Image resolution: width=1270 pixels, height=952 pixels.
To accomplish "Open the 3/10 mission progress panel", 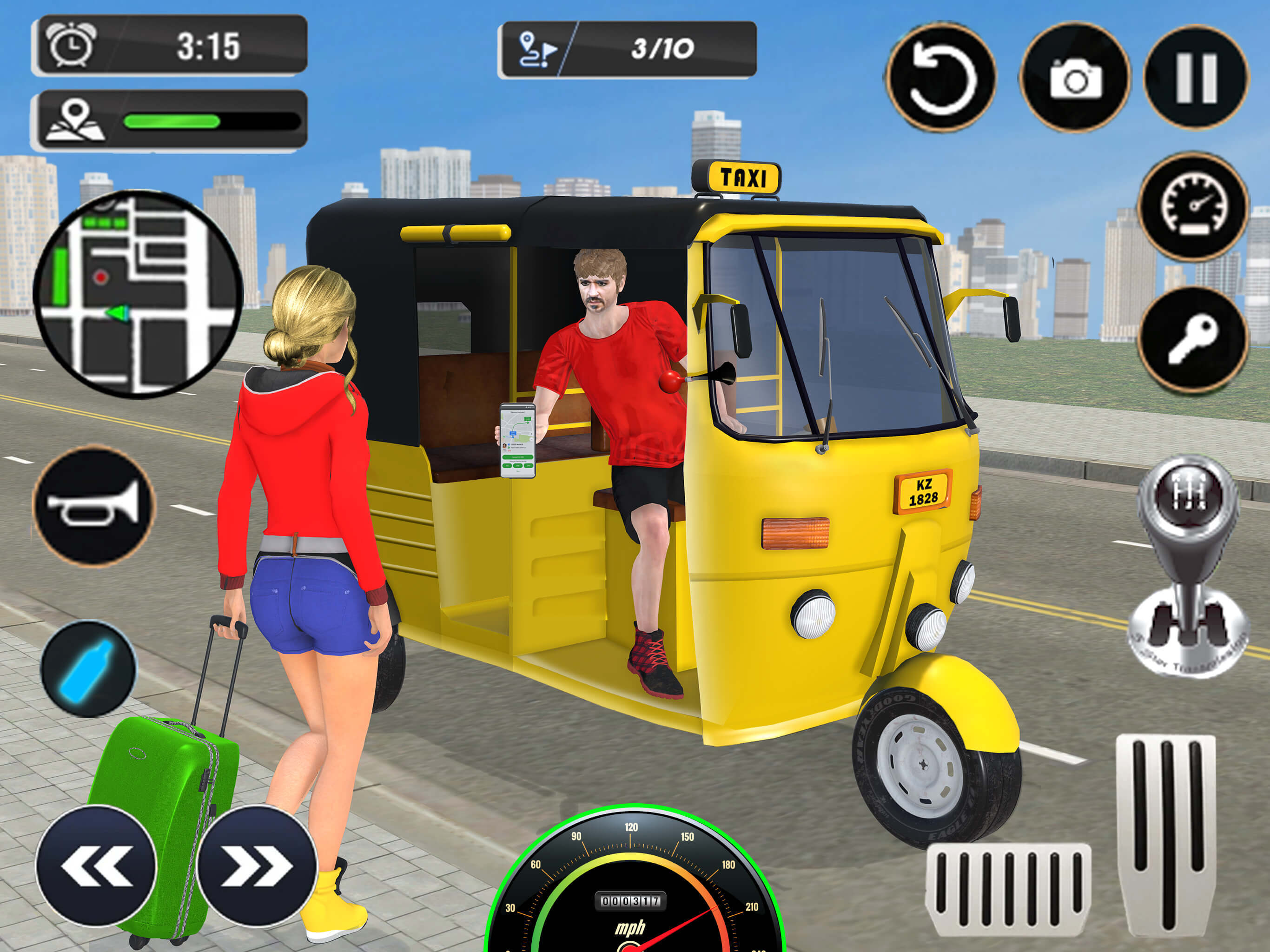I will (632, 51).
